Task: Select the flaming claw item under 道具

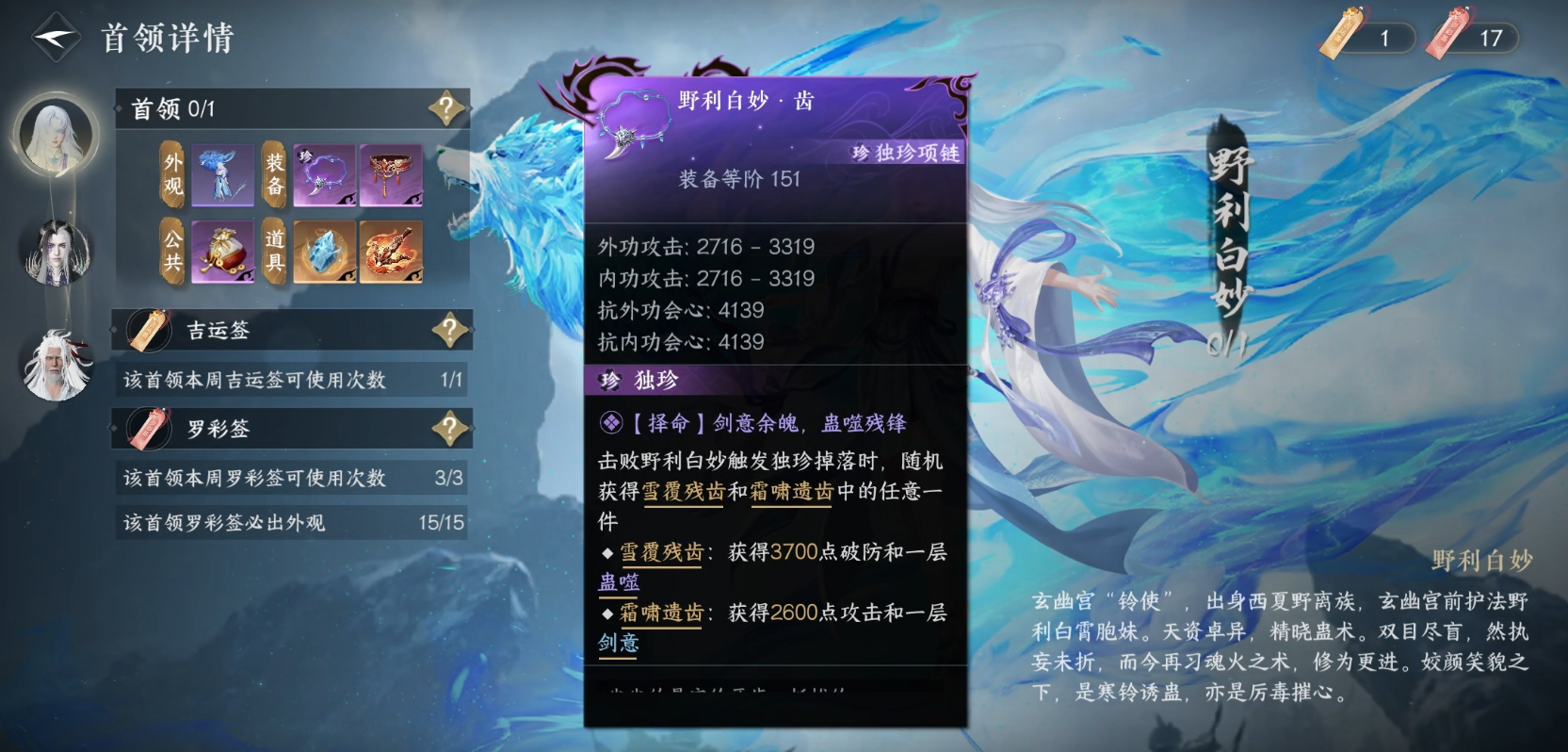Action: [389, 250]
